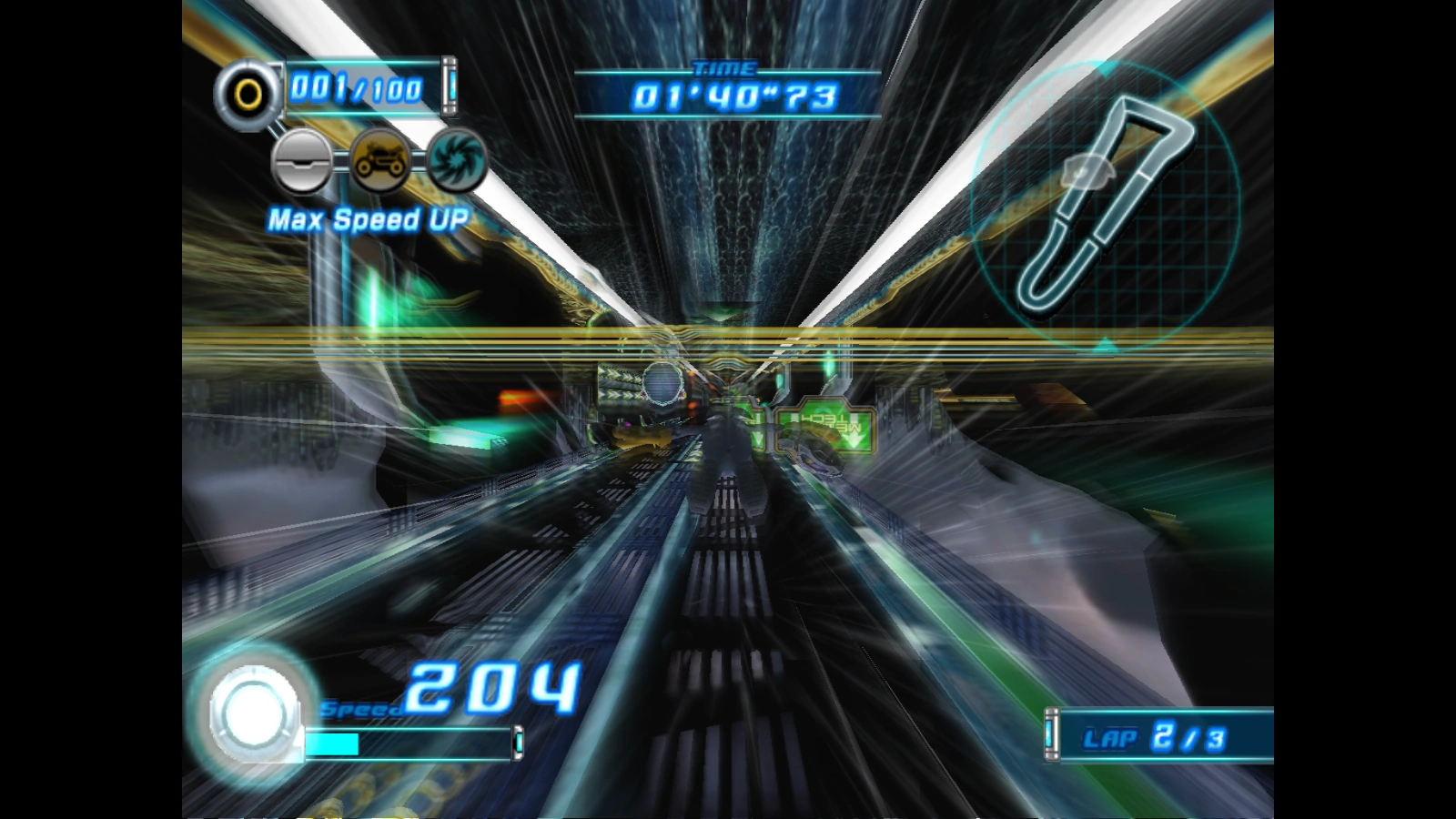Click the gold ring counter icon
This screenshot has height=819, width=1456.
point(248,94)
